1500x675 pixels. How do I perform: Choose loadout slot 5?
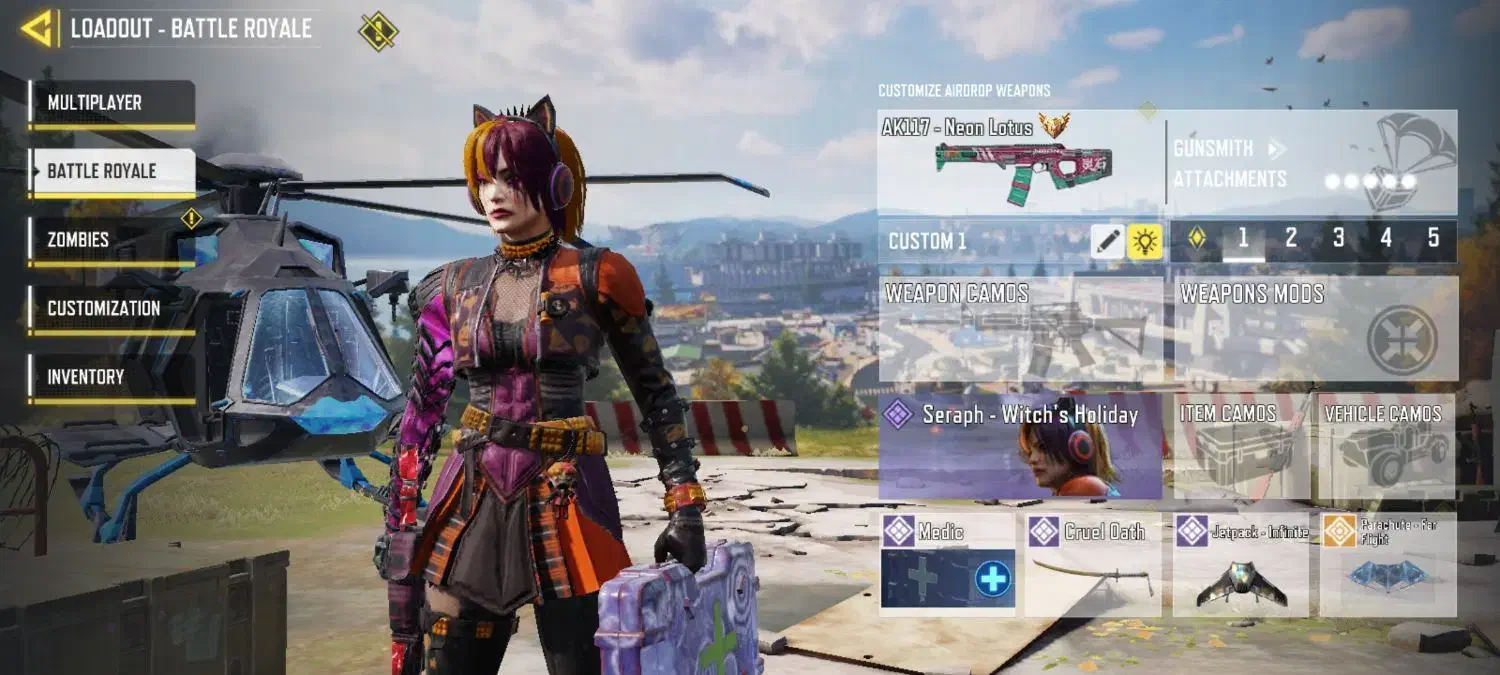coord(1433,238)
